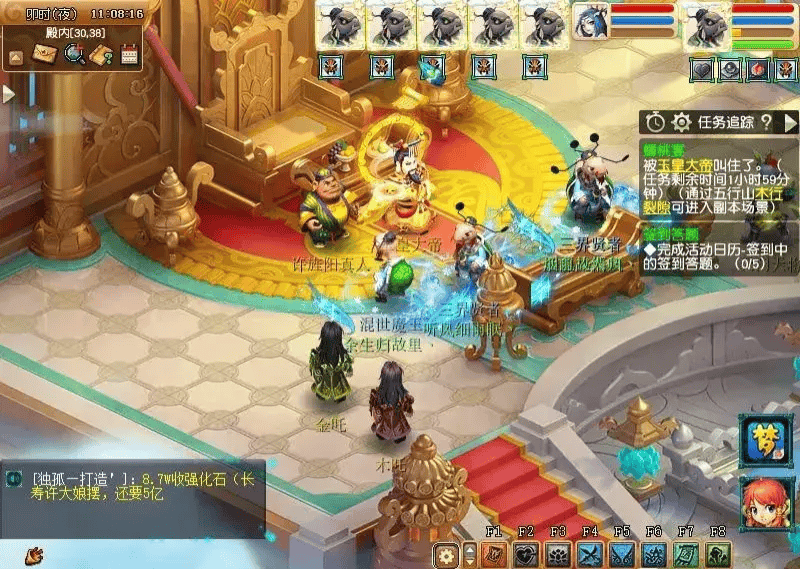Viewport: 800px width, 569px height.
Task: Activate the F1 hotbar skill
Action: (494, 555)
